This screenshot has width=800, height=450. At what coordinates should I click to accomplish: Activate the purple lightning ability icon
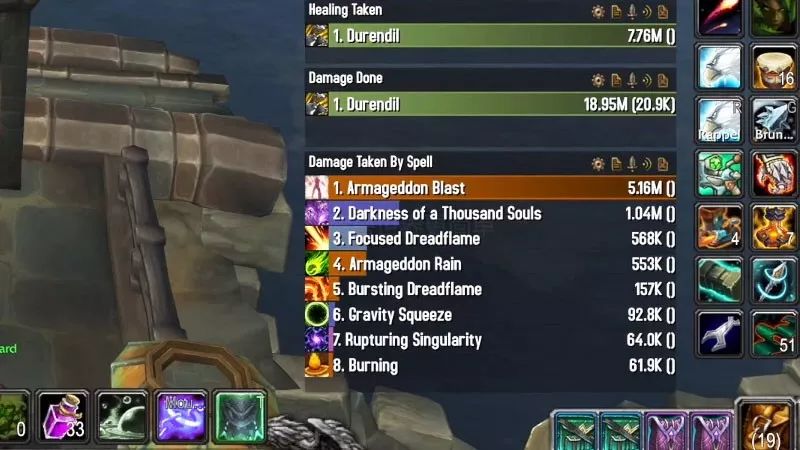click(x=180, y=417)
